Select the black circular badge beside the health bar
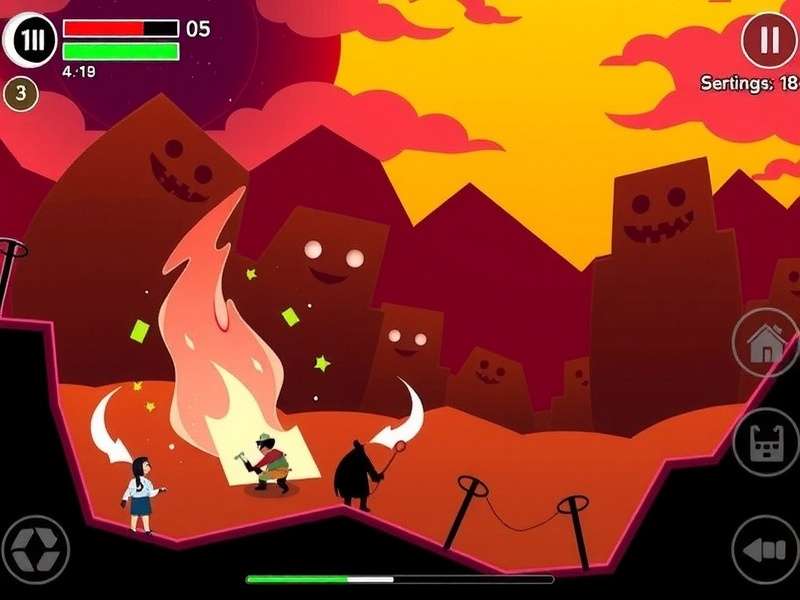 coord(30,40)
